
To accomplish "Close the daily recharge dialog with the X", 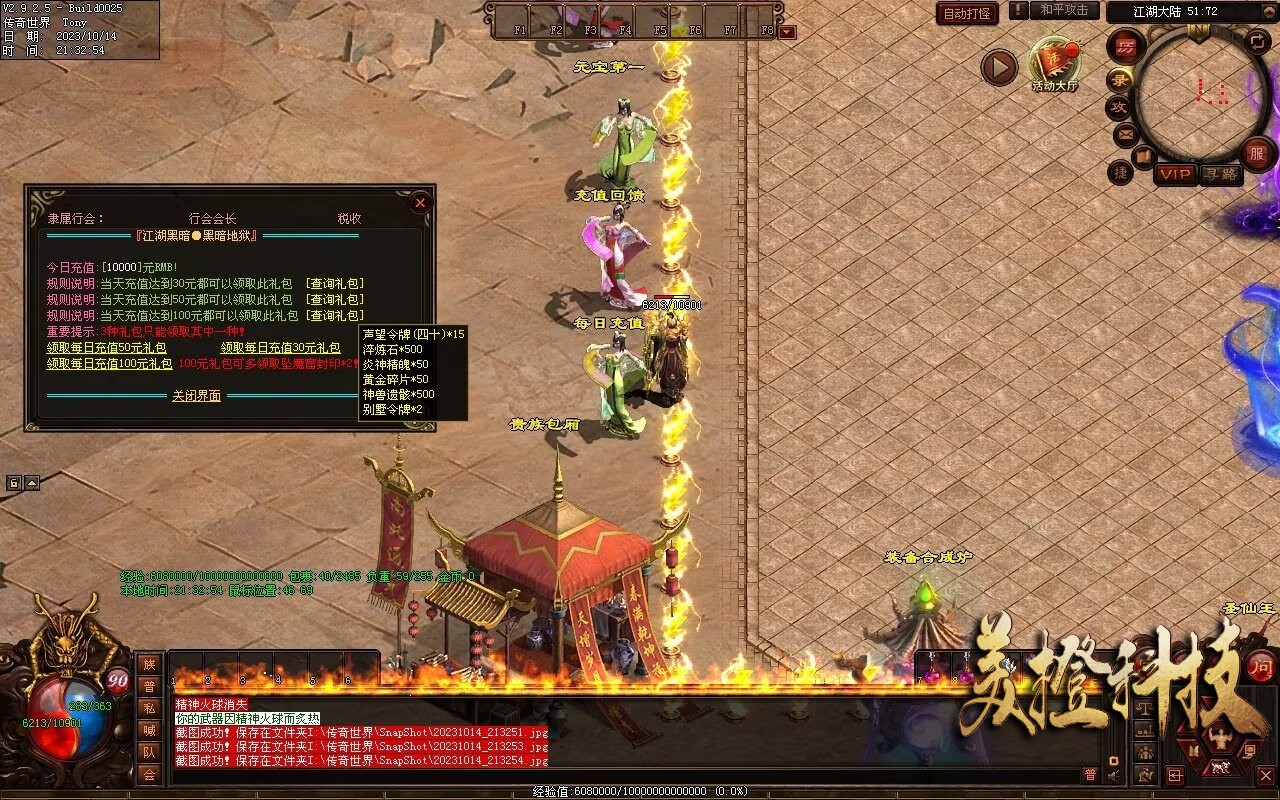I will pyautogui.click(x=420, y=203).
